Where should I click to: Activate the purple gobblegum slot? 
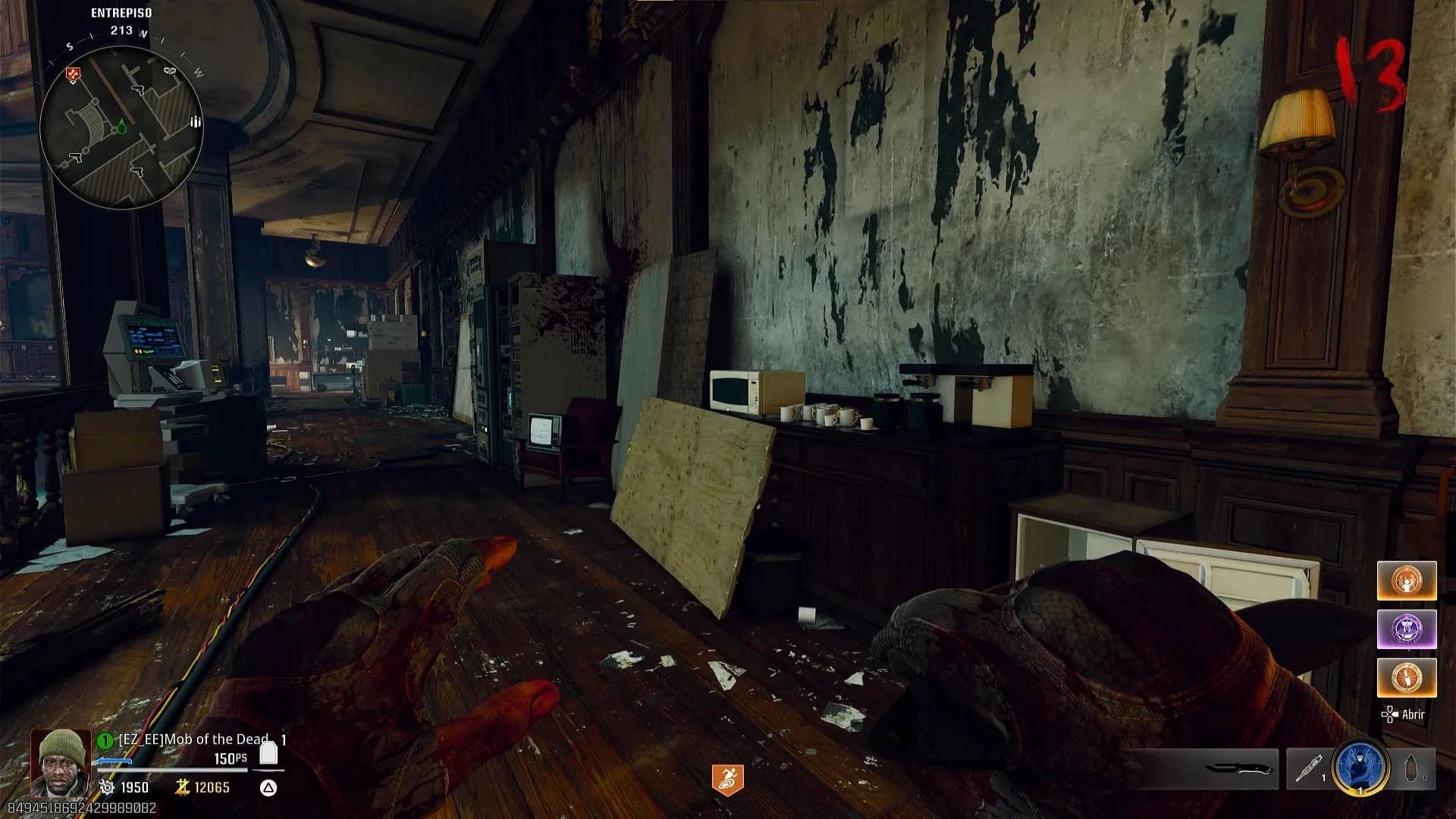click(x=1407, y=629)
